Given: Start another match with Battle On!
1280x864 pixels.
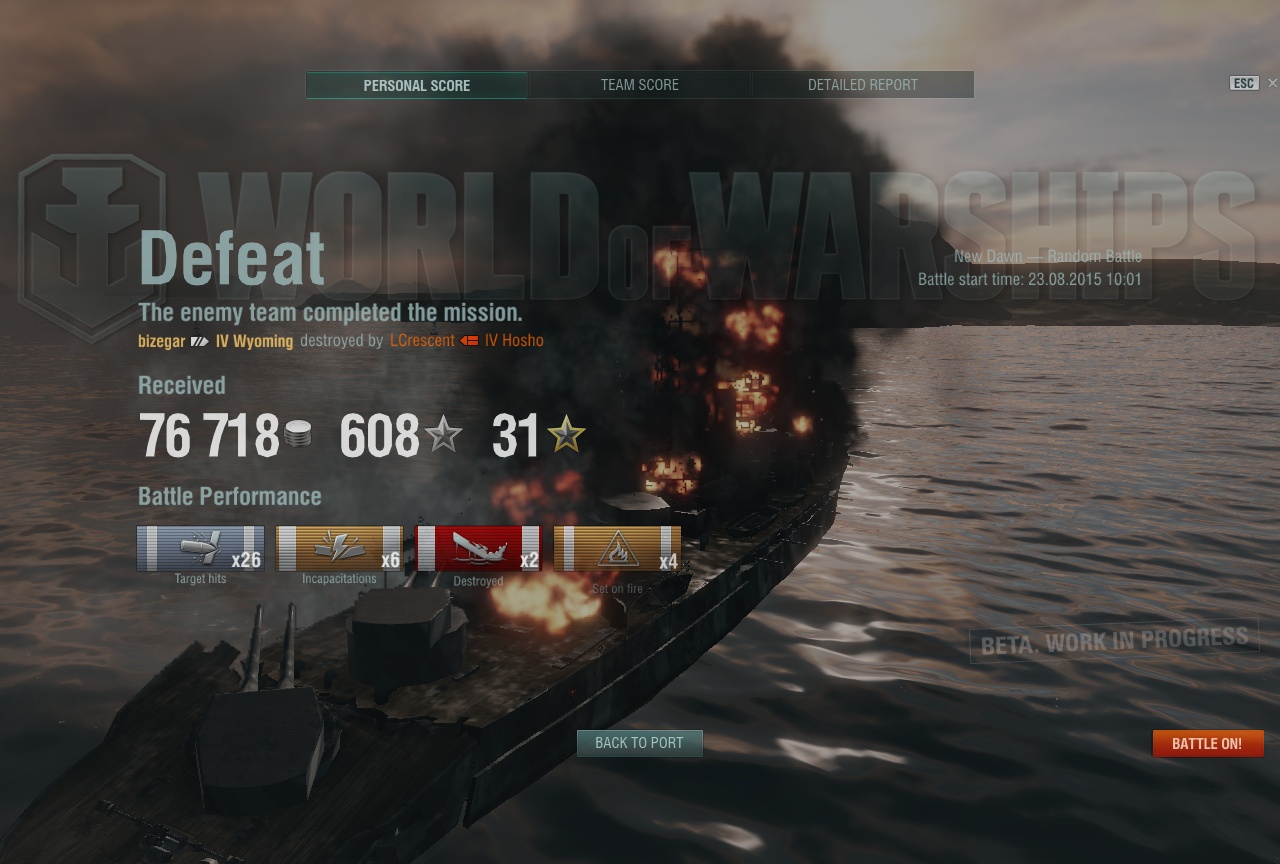Looking at the screenshot, I should tap(1207, 744).
